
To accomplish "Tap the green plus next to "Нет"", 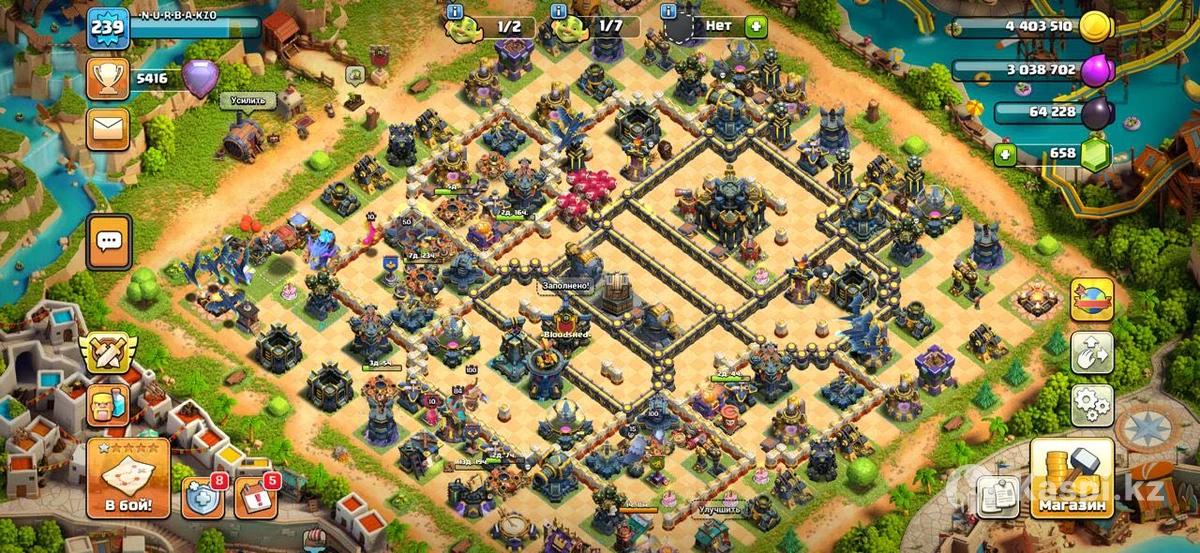I will pos(756,27).
